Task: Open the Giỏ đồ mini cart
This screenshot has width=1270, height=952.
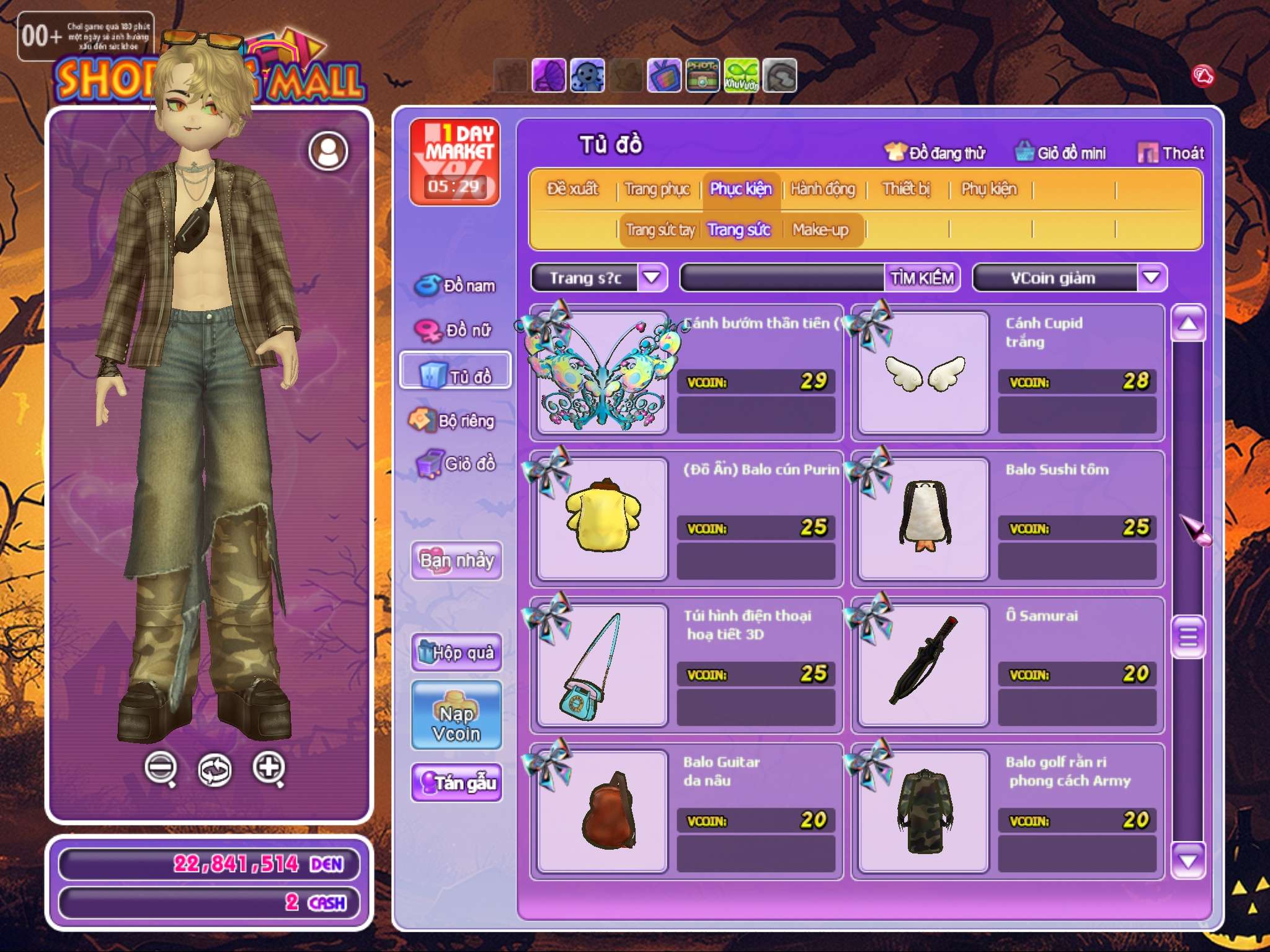Action: pos(1060,153)
